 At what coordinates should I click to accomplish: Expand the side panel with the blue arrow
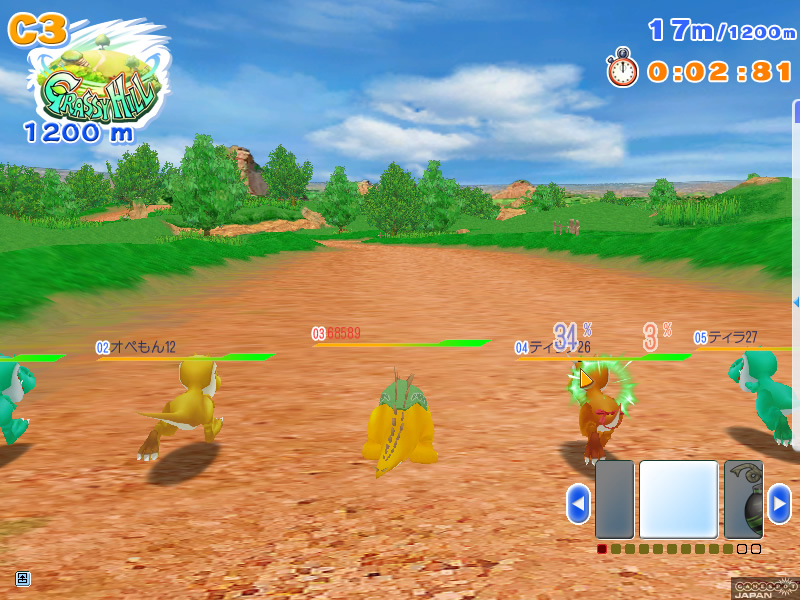click(796, 301)
